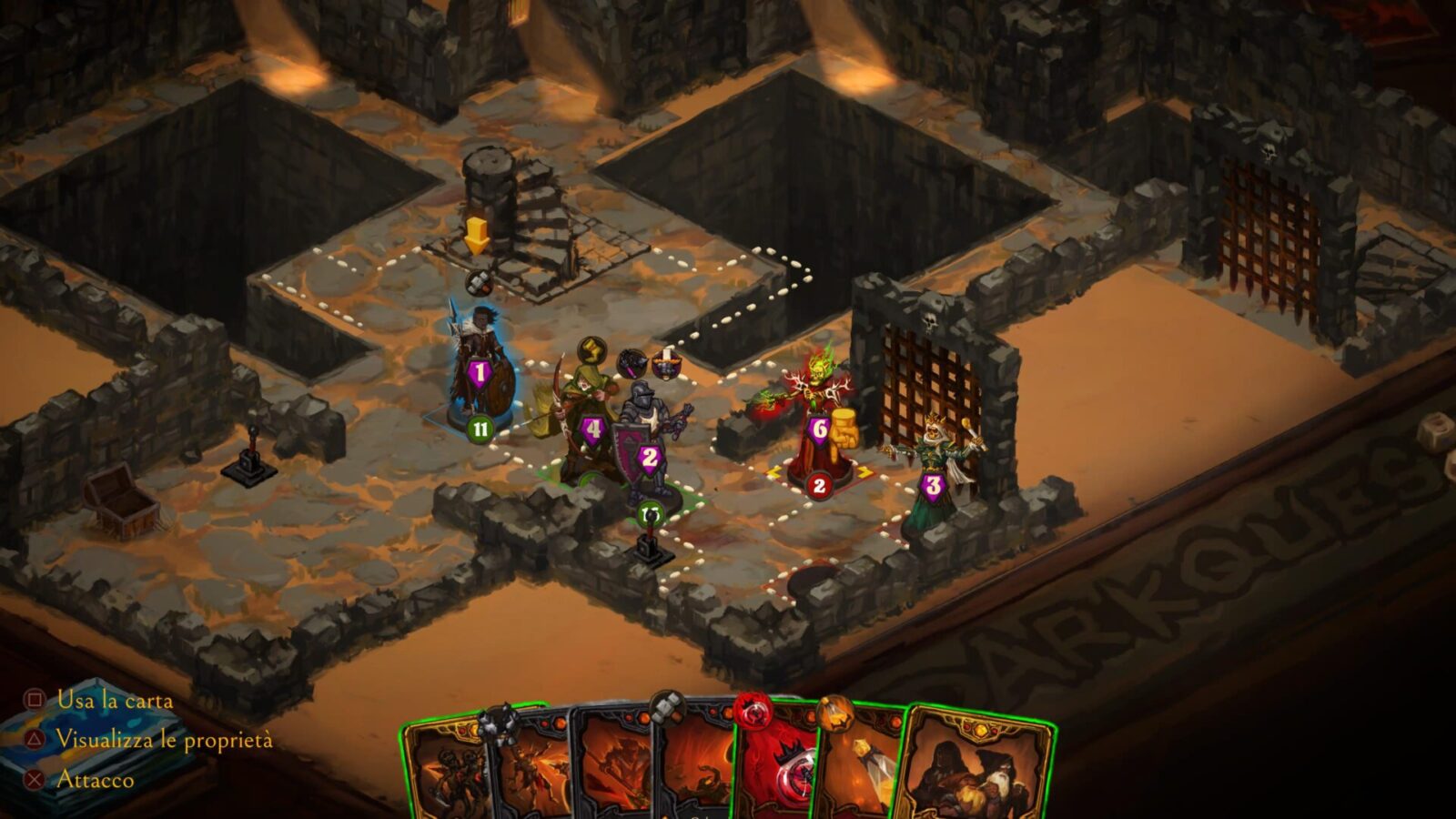Click the yellow arrow marker over the stairs
Viewport: 1456px width, 819px height.
[477, 236]
